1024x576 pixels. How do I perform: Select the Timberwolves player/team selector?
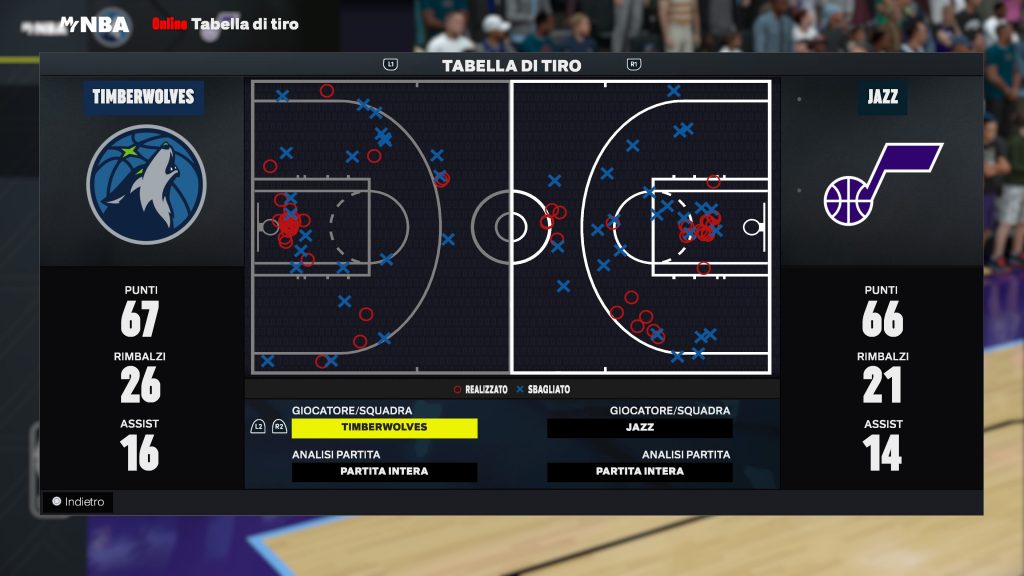tap(384, 428)
